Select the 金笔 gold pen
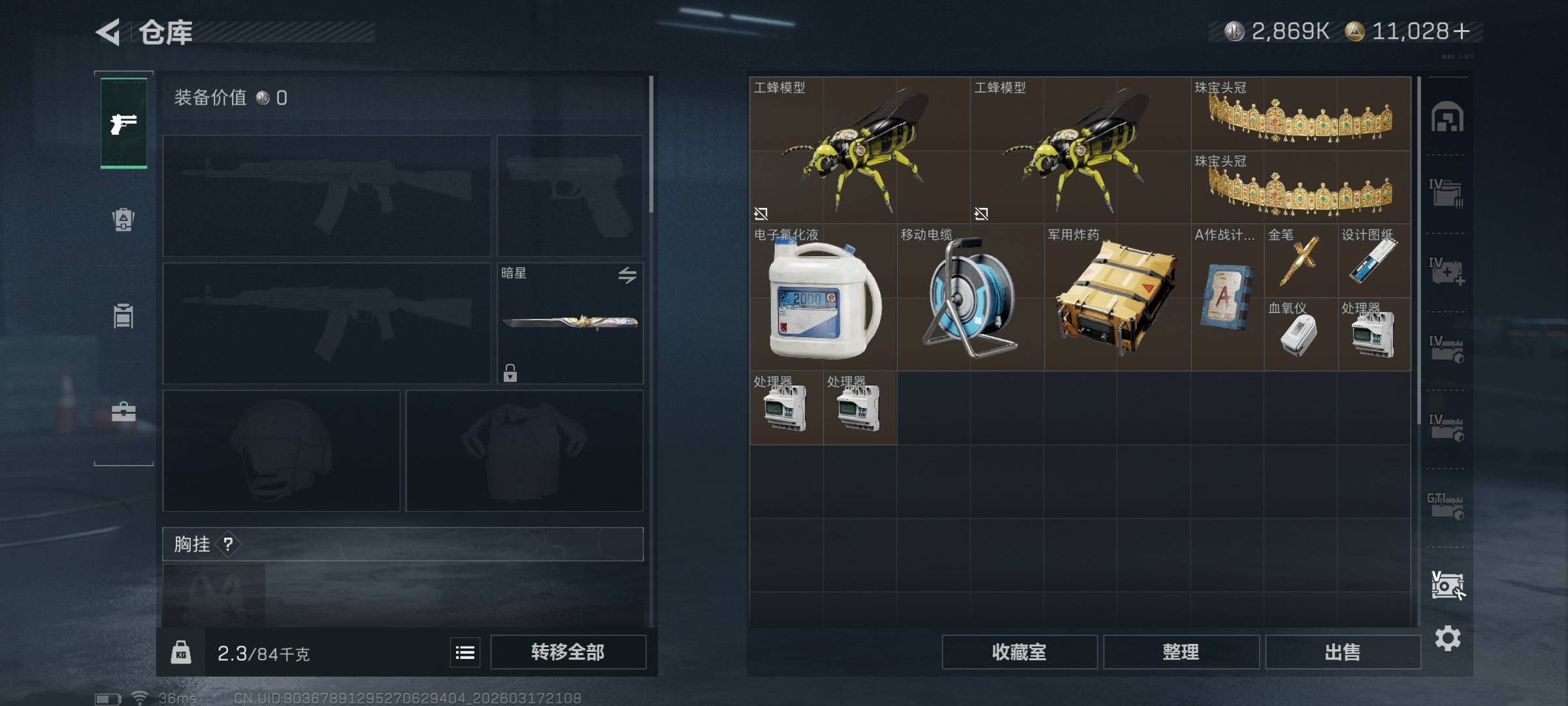 tap(1300, 261)
